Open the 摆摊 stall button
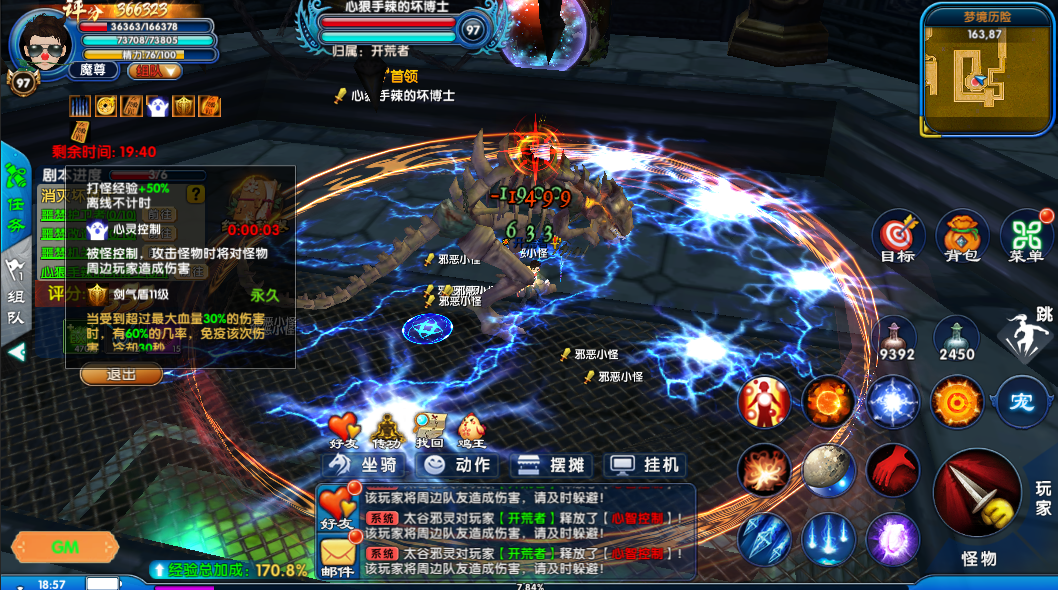Image resolution: width=1058 pixels, height=590 pixels. point(551,465)
